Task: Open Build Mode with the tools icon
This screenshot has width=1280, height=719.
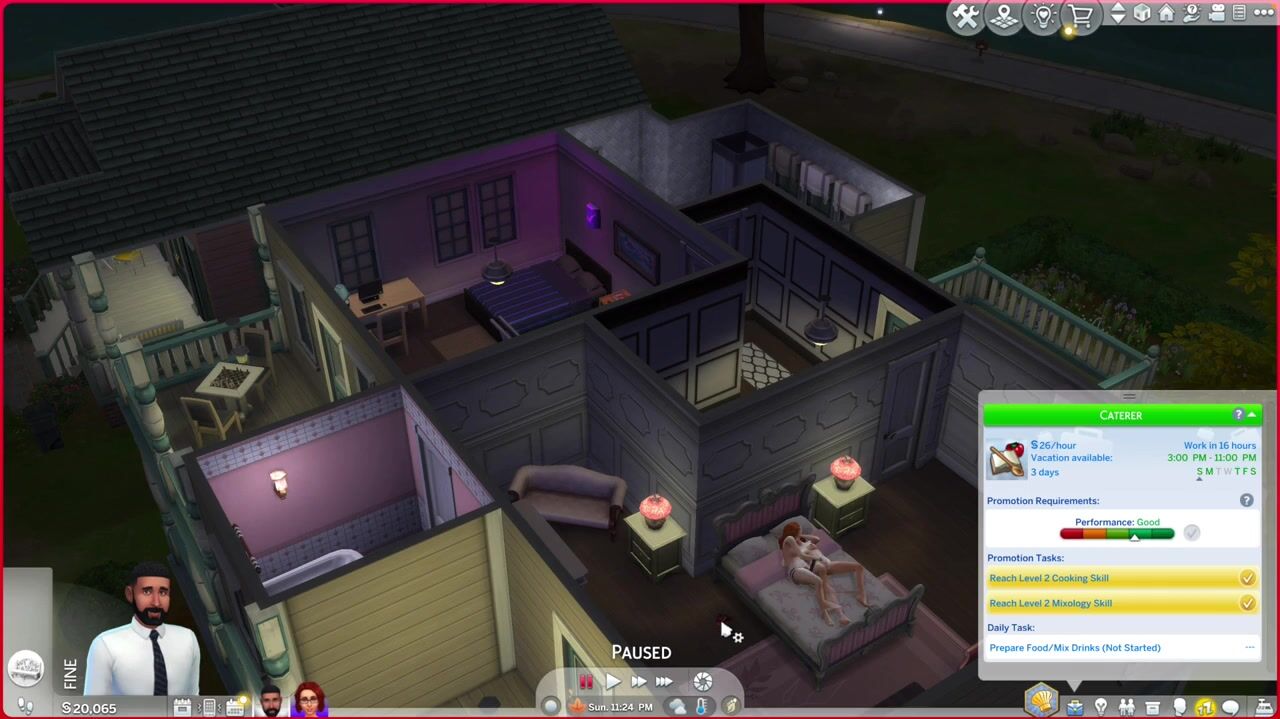Action: [966, 16]
